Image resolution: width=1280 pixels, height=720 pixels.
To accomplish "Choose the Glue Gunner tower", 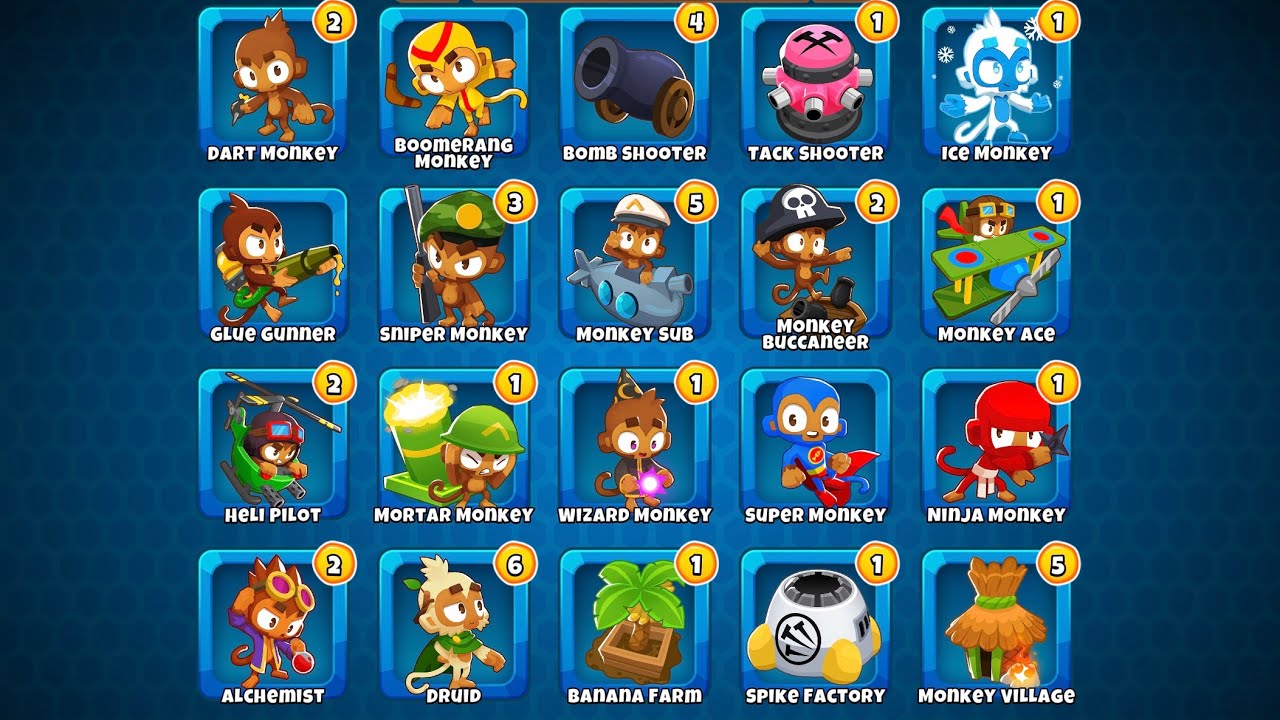I will [272, 263].
